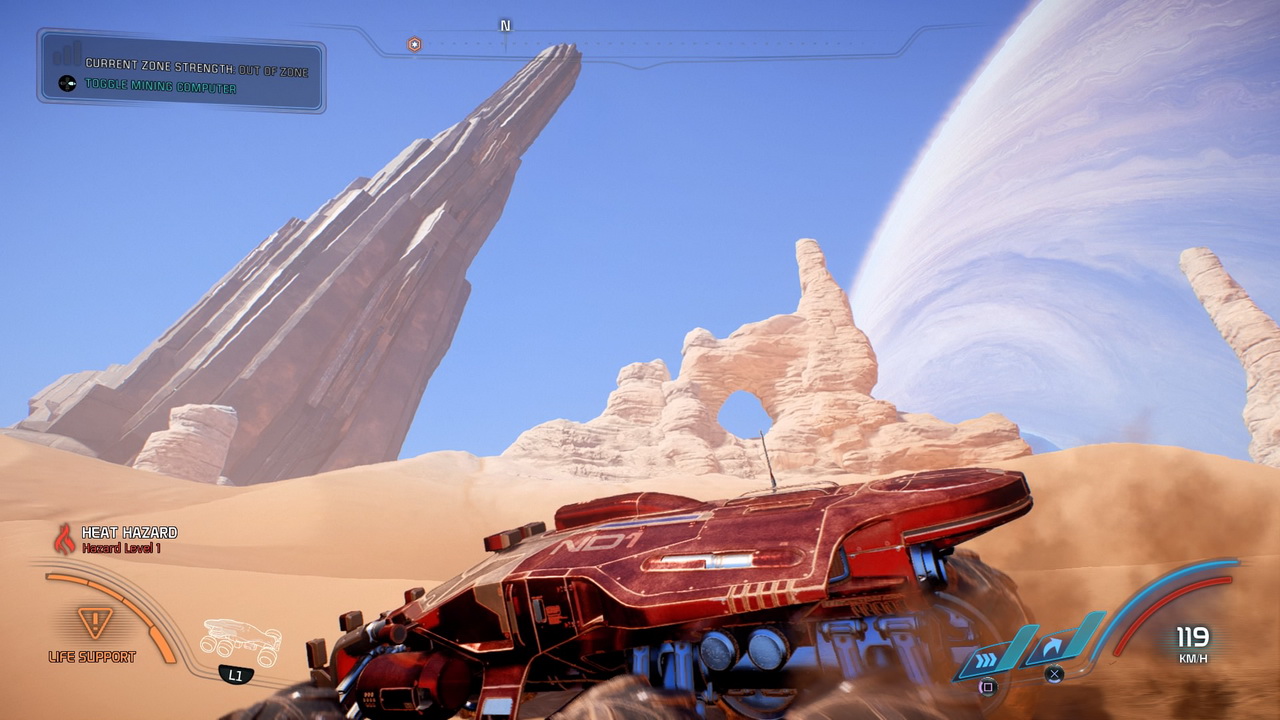1280x720 pixels.
Task: Click the life support warning triangle
Action: pos(95,622)
